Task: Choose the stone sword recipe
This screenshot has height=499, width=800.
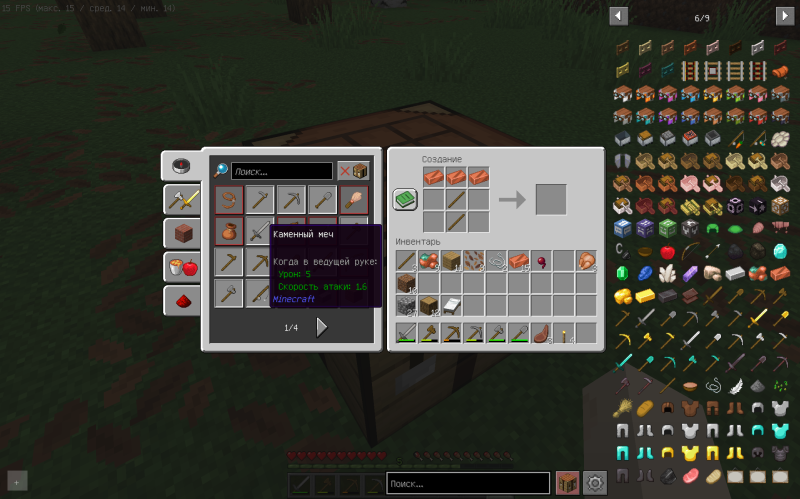Action: pyautogui.click(x=260, y=231)
